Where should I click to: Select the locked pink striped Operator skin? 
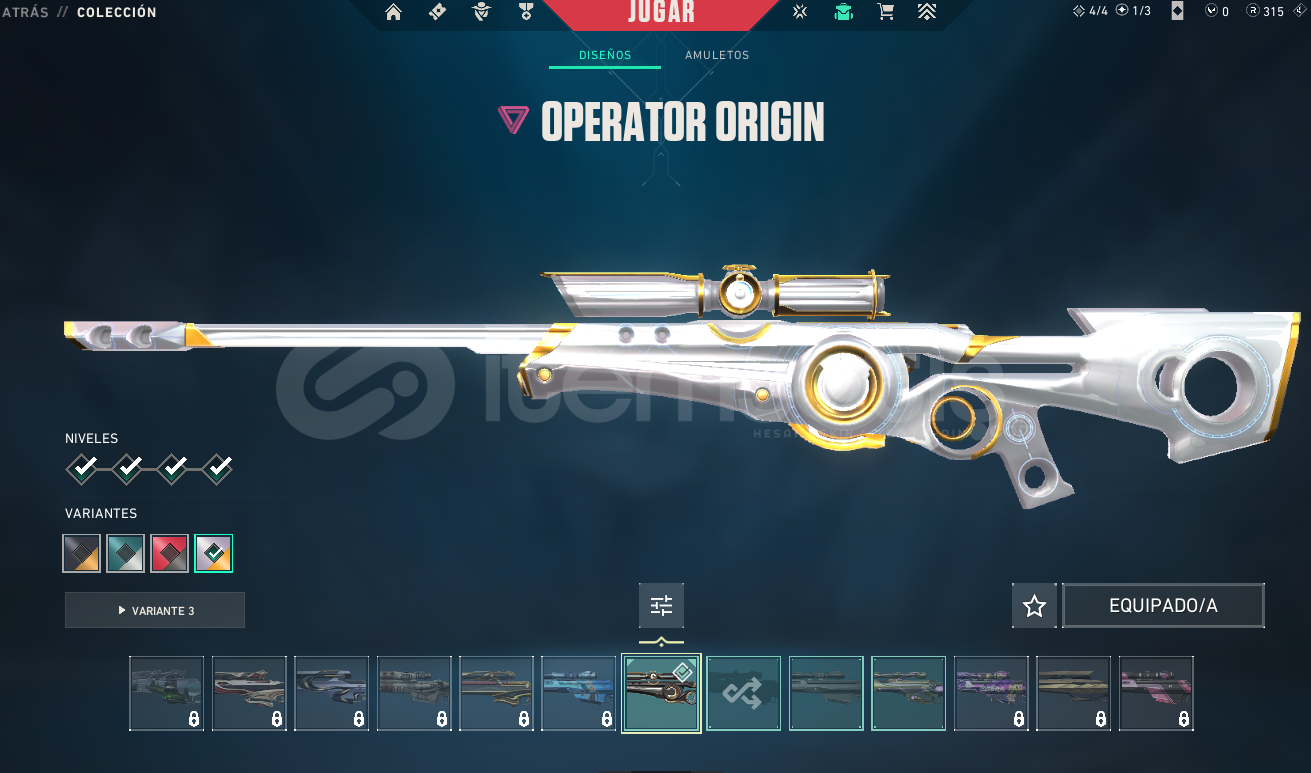pos(1156,693)
